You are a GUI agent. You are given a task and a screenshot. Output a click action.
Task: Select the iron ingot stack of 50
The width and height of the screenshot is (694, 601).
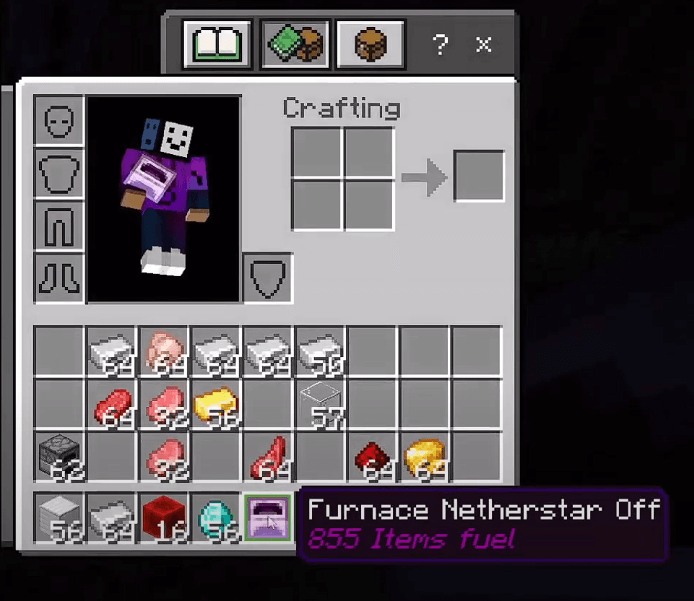320,351
